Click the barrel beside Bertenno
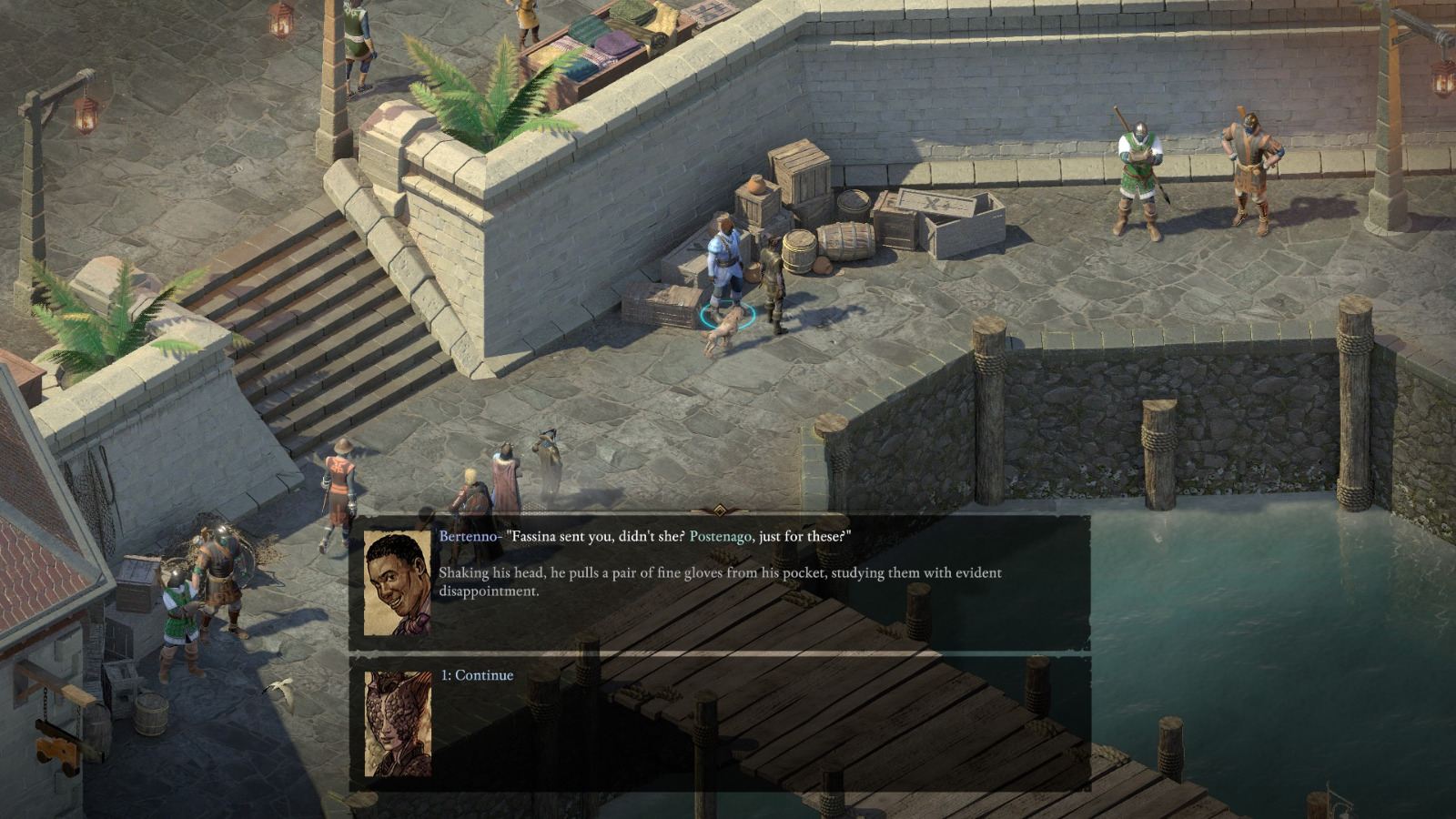 799,252
